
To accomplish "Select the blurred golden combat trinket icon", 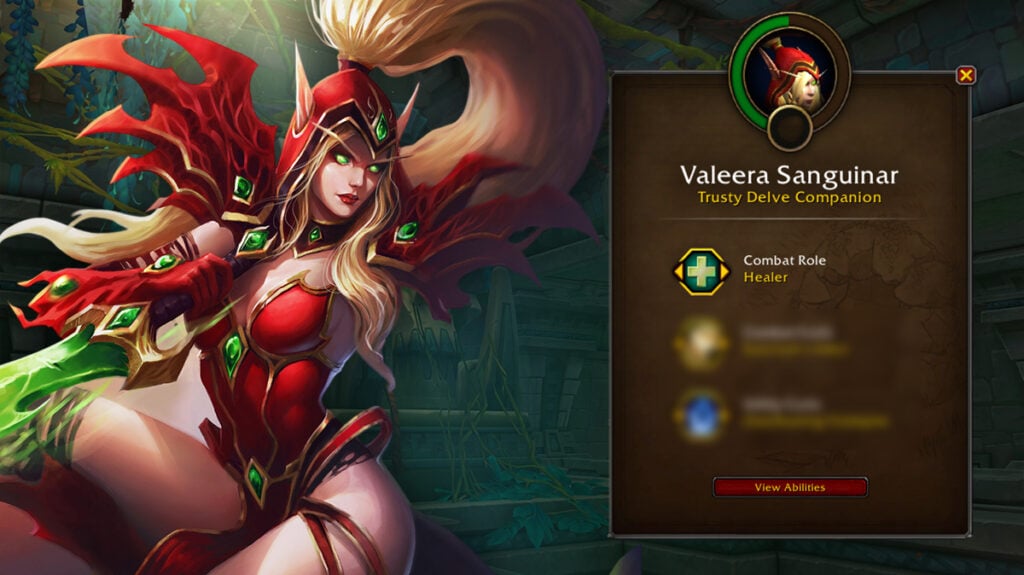I will [700, 341].
